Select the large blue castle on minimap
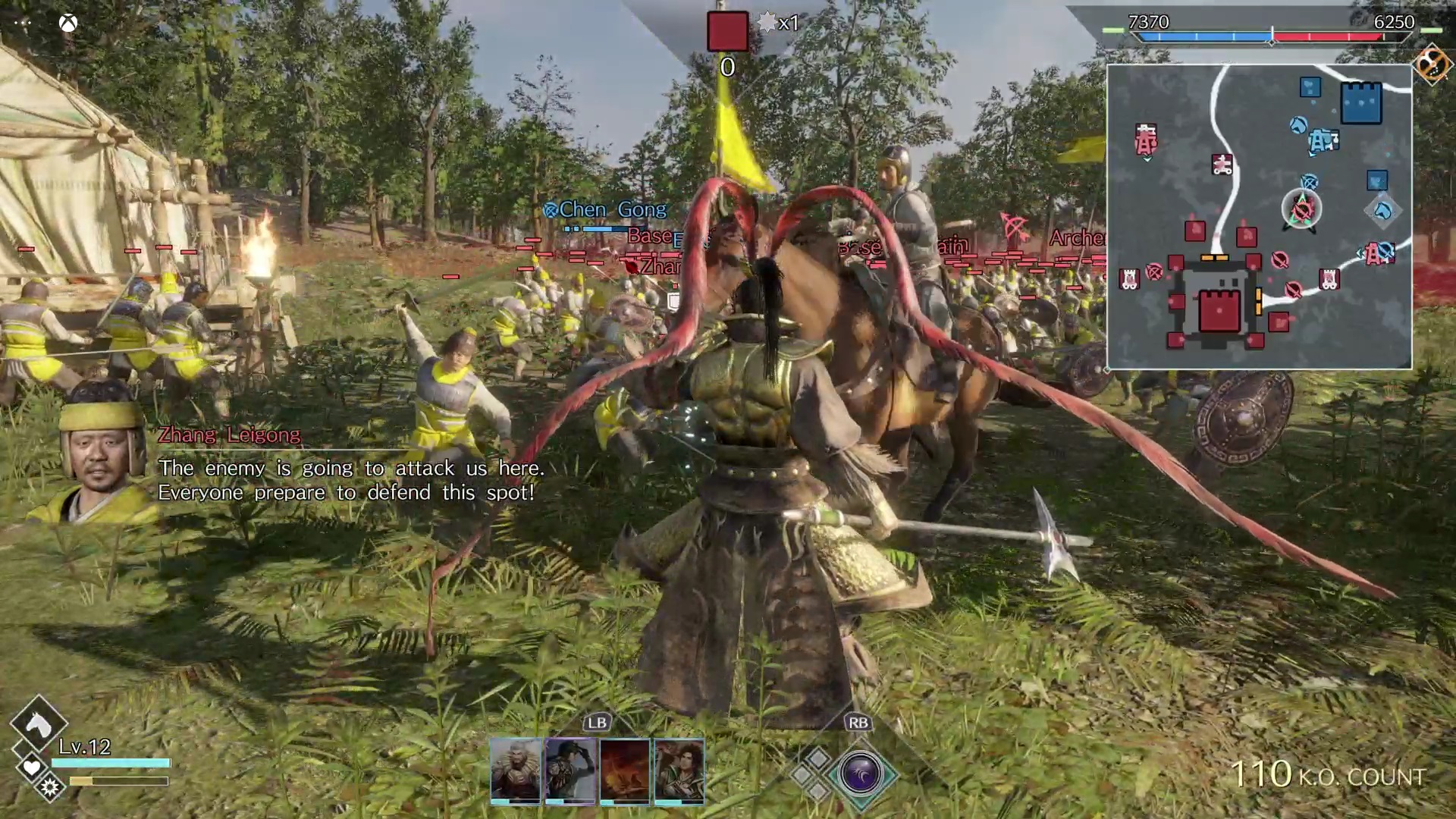The height and width of the screenshot is (819, 1456). 1361,102
